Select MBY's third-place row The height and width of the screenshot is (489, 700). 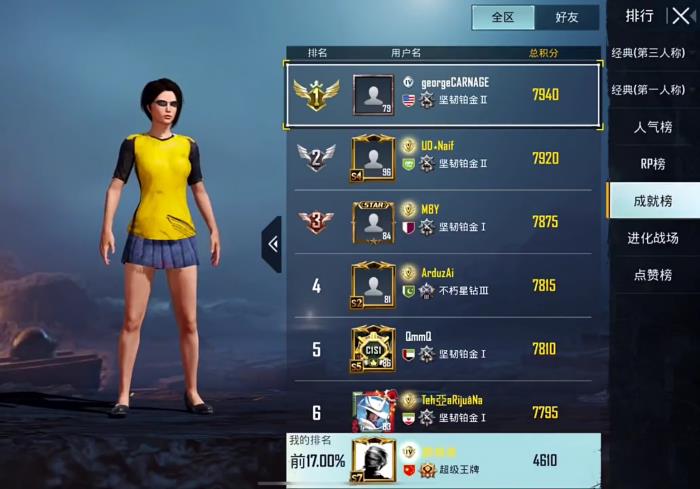coord(443,222)
